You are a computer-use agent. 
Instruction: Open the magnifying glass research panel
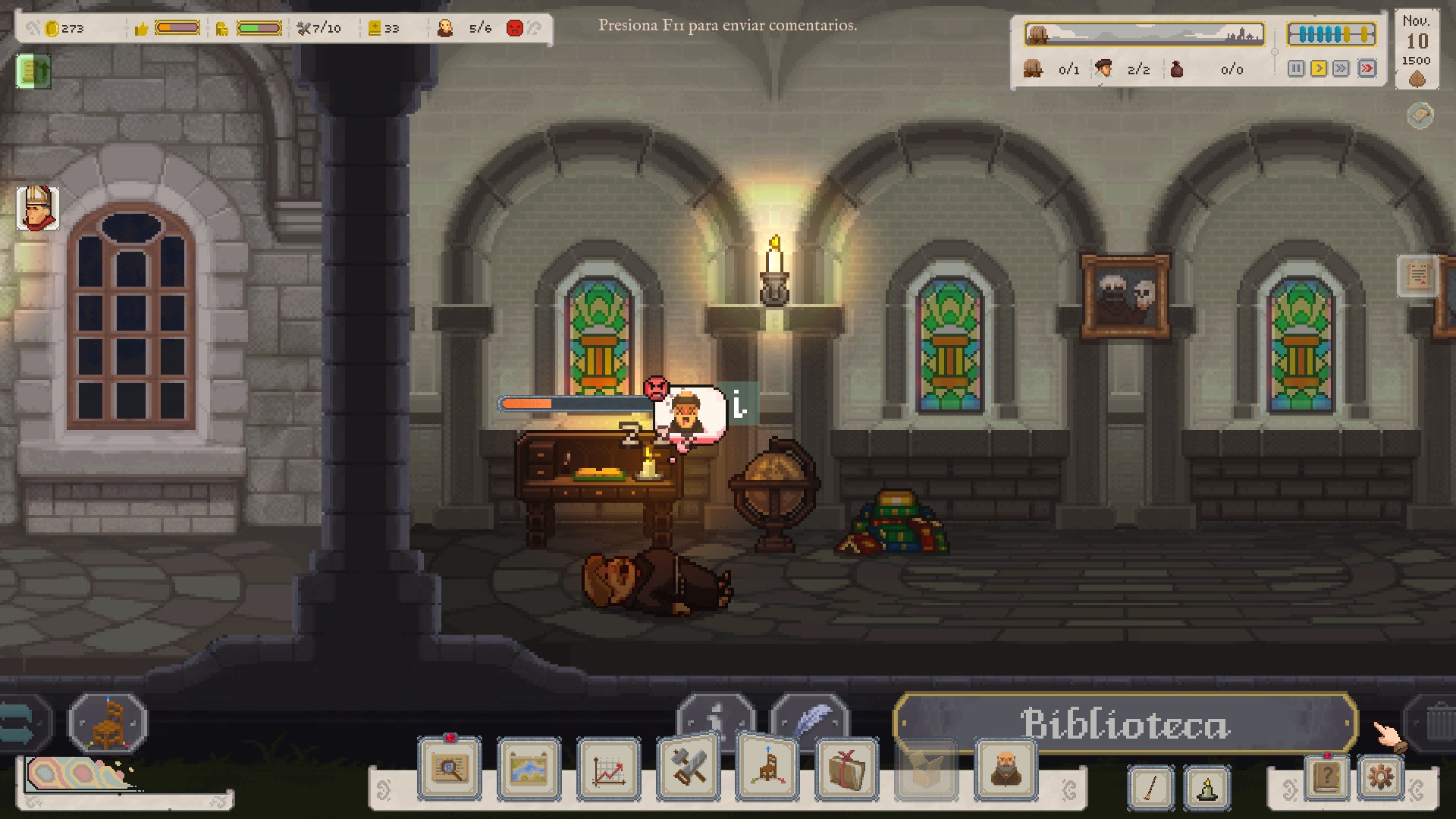450,769
